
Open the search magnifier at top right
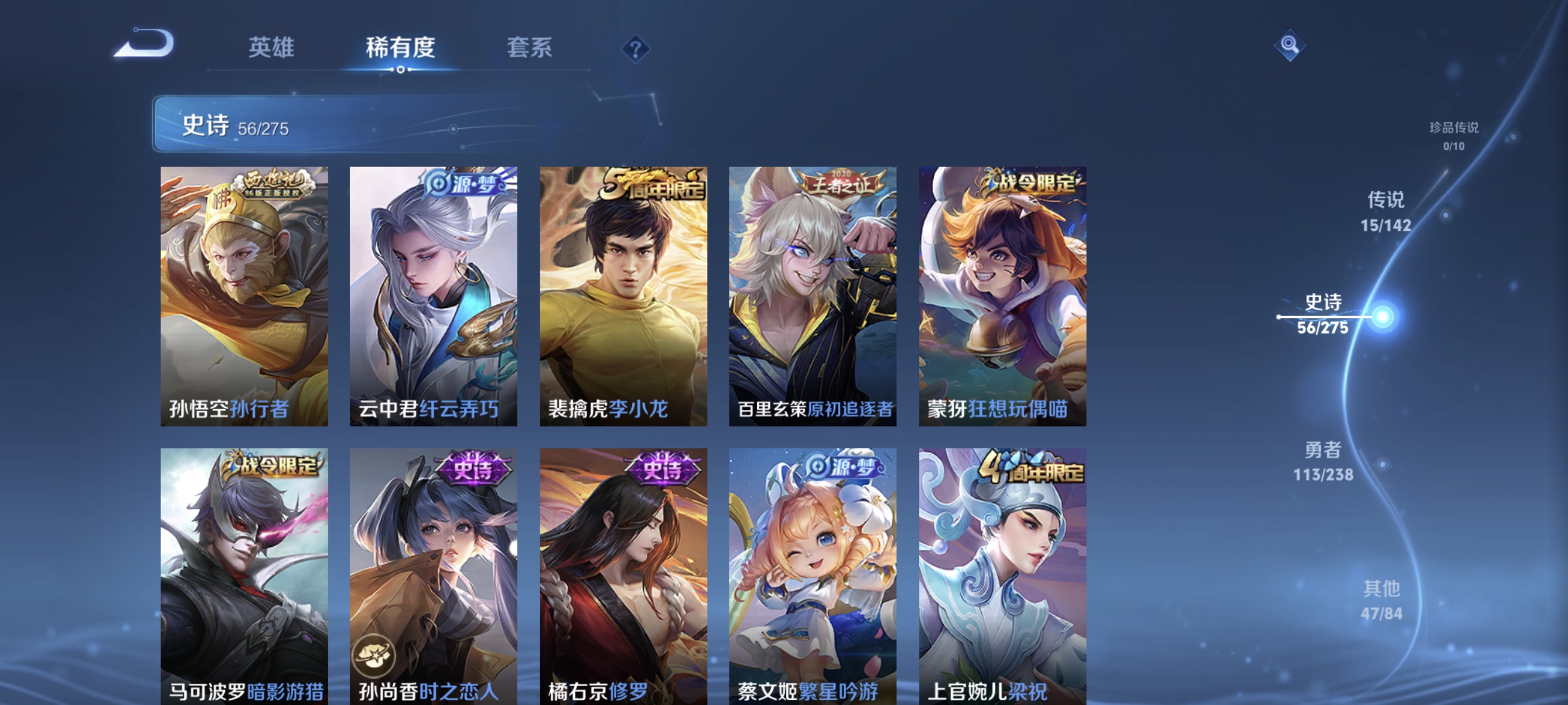coord(1291,46)
